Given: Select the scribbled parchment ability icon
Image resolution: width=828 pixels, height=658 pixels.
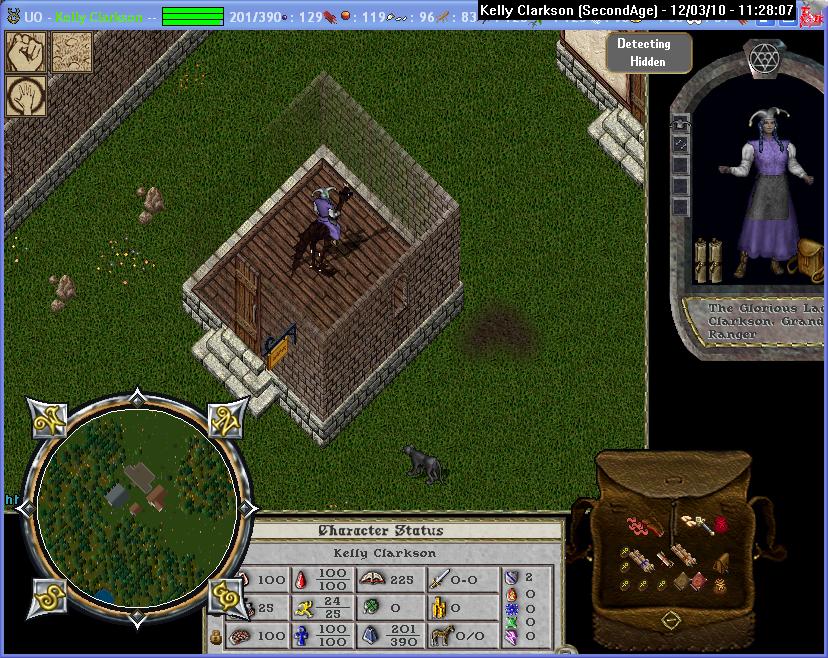Looking at the screenshot, I should (72, 52).
